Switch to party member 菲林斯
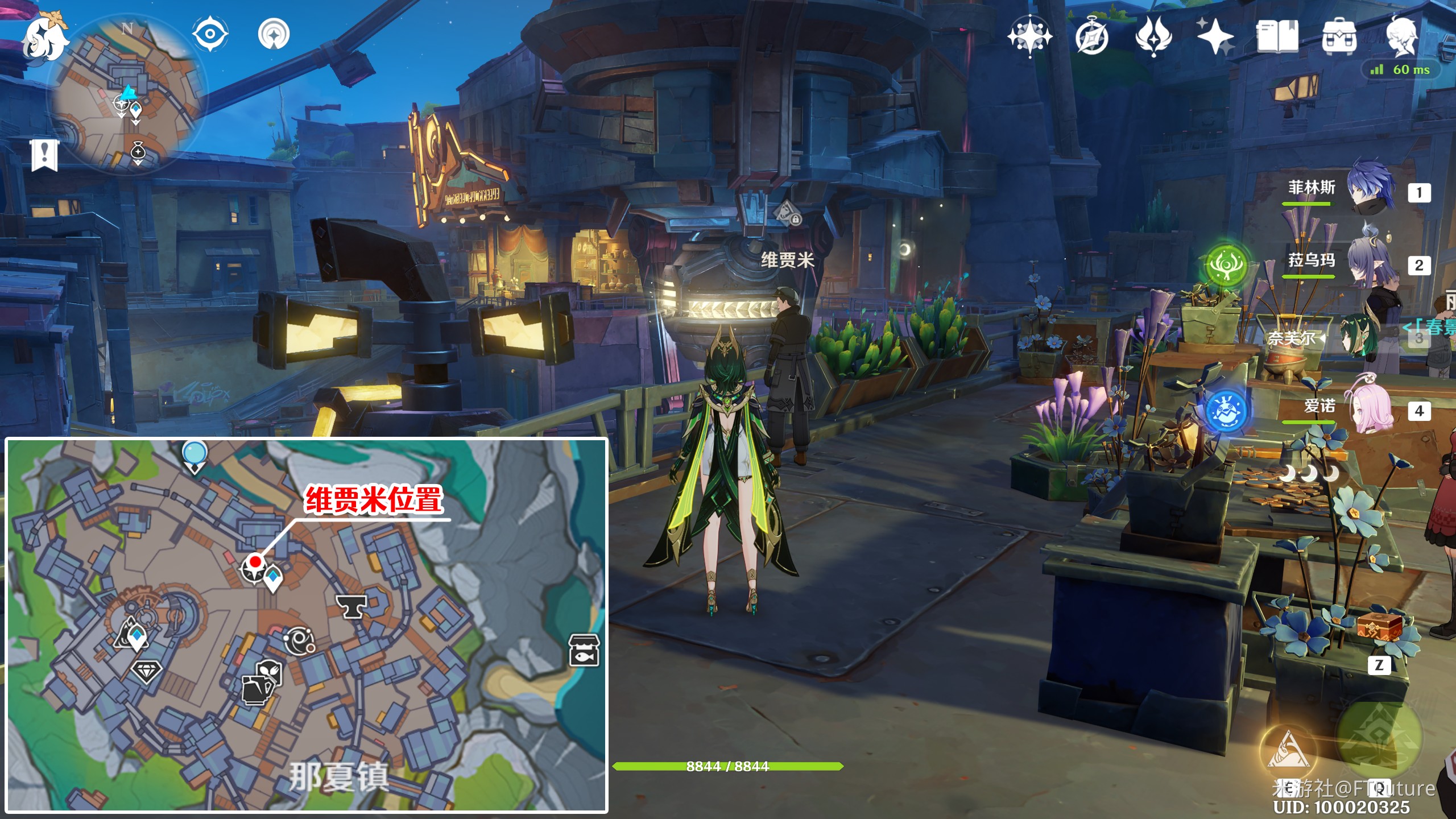 [x=1371, y=188]
